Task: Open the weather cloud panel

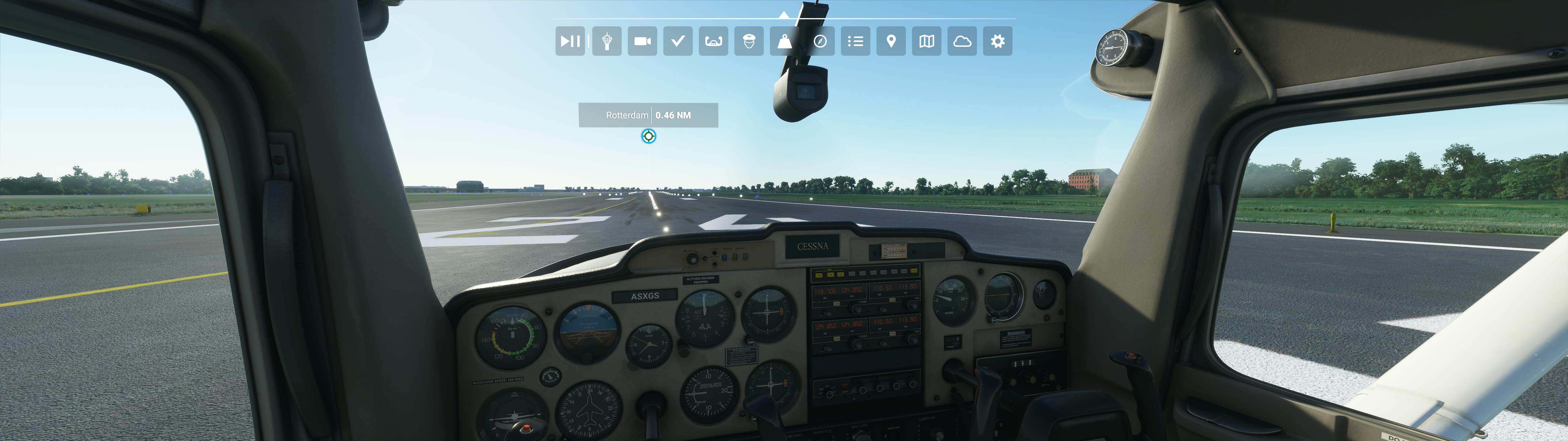Action: click(x=962, y=41)
